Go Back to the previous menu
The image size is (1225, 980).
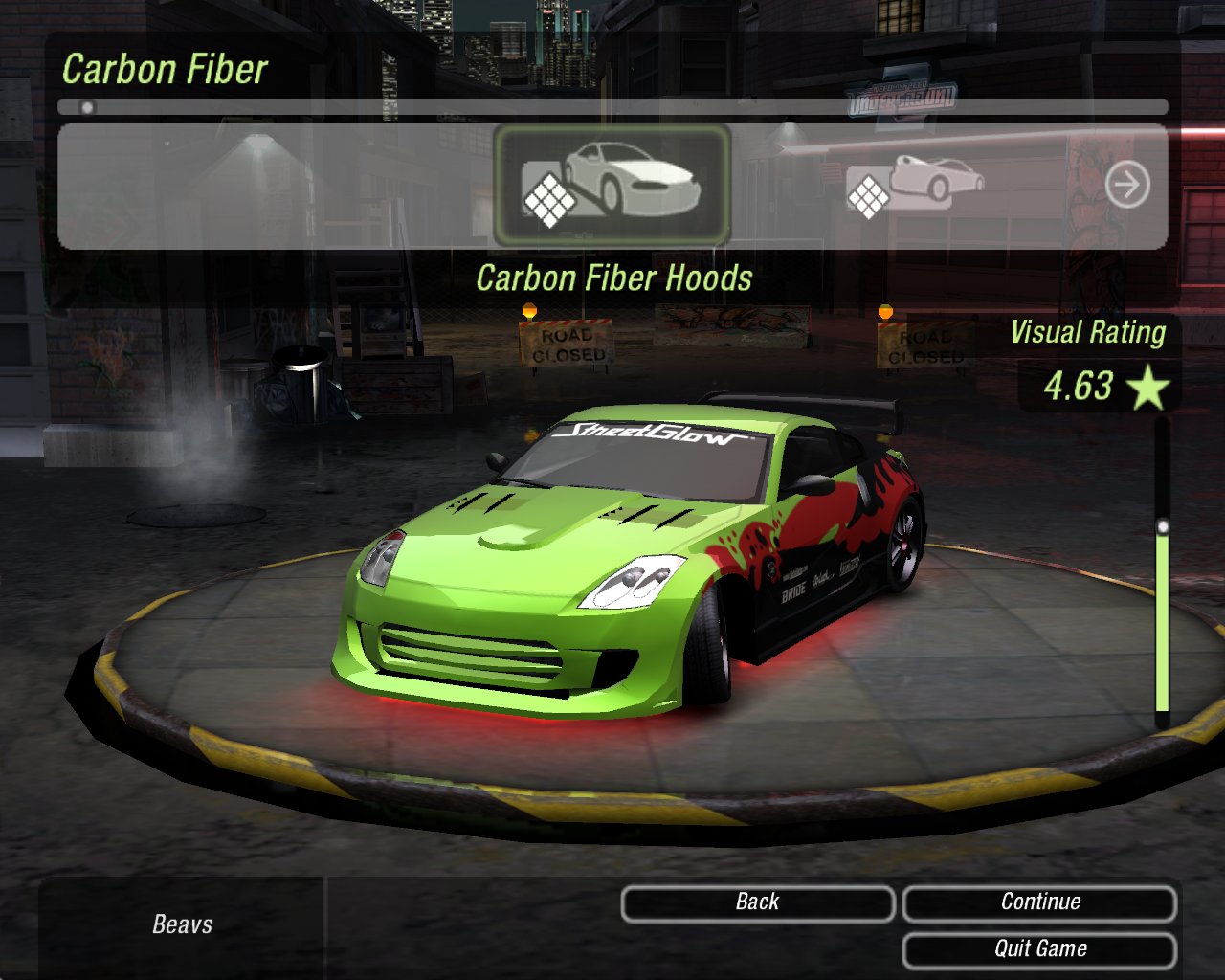[x=757, y=902]
